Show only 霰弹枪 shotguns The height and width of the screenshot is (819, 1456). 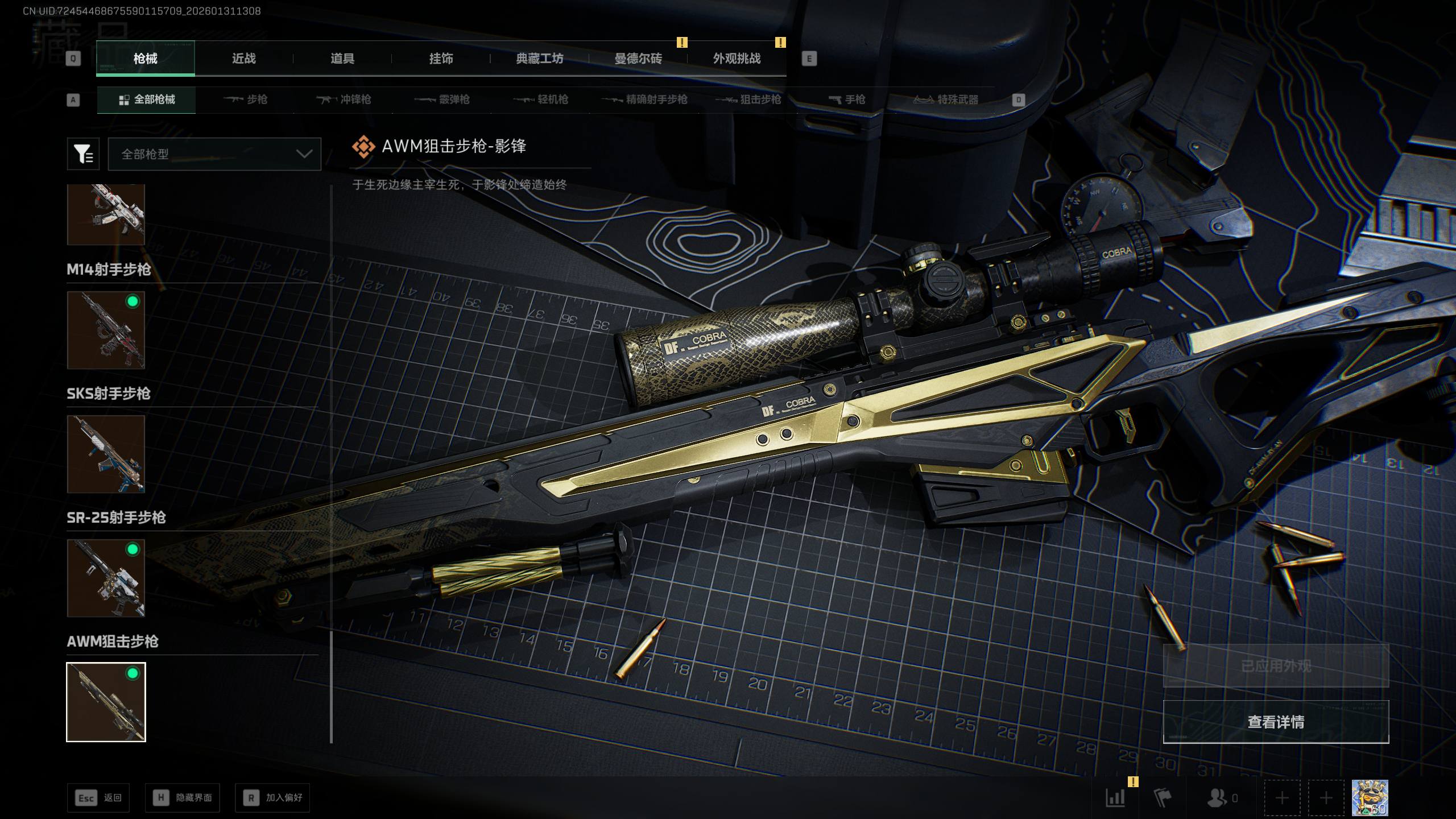click(442, 100)
